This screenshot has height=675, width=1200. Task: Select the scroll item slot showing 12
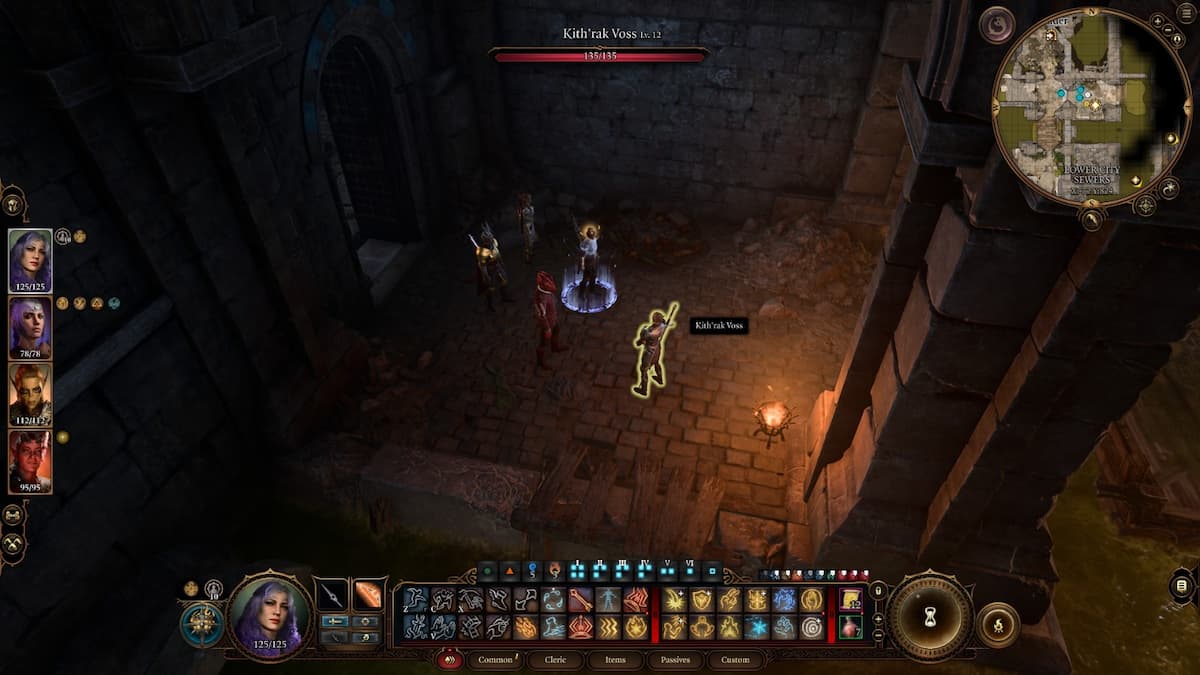point(850,599)
